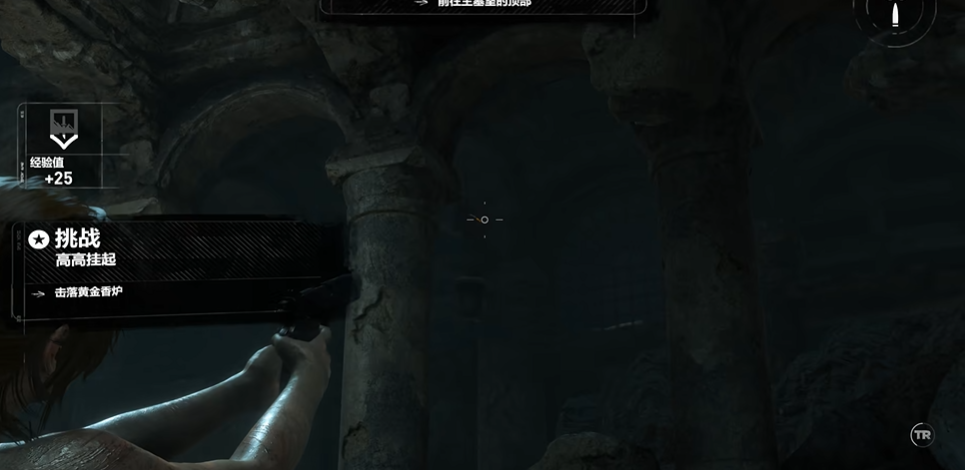Select the bullet ammo icon

coord(896,15)
